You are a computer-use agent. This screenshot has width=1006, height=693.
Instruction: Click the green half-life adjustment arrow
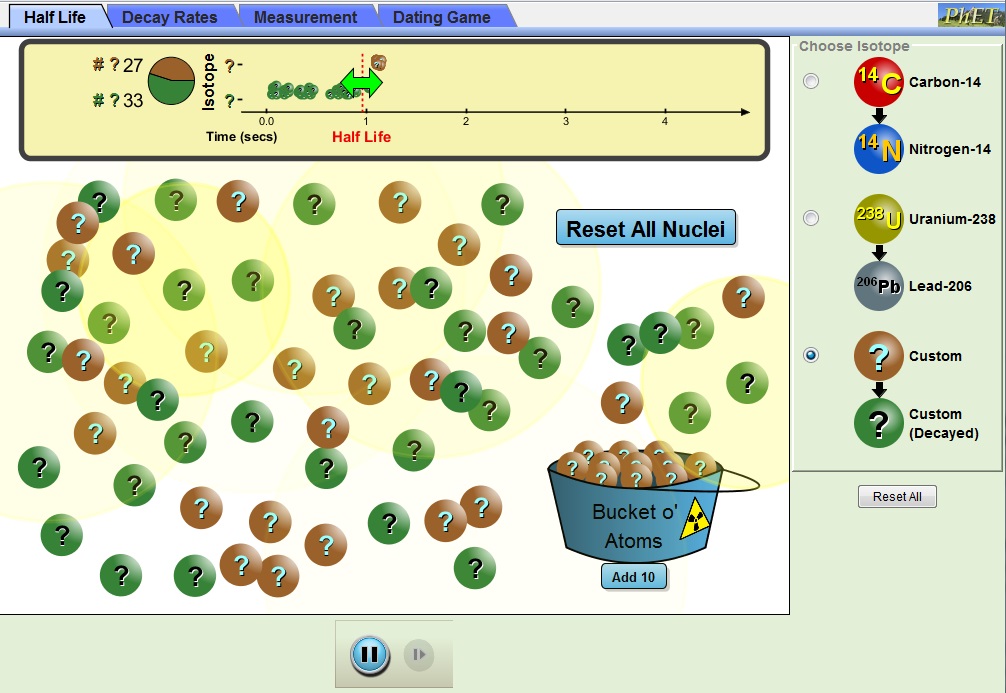[361, 82]
